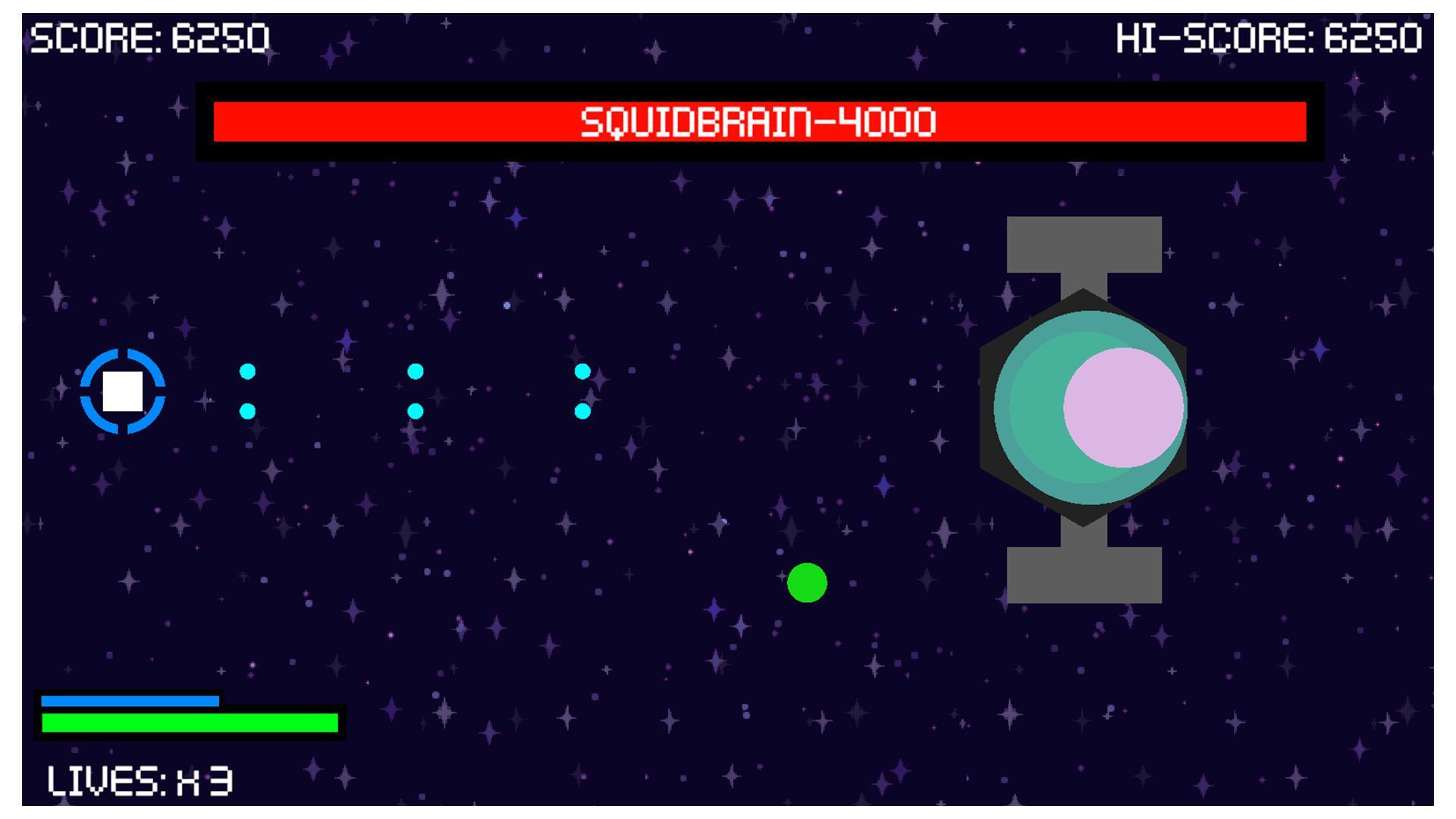Click the upper cyan projectile near the ship

(246, 372)
